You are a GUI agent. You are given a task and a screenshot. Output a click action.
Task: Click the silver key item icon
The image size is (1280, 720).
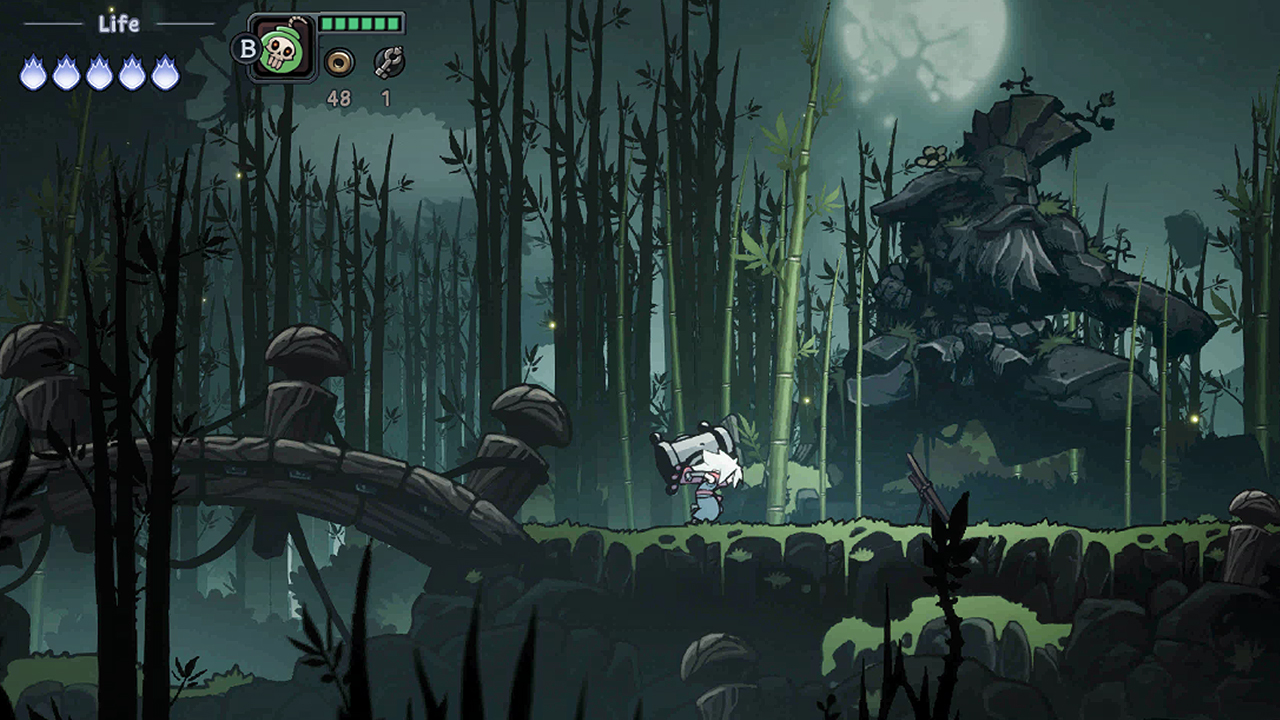click(x=388, y=63)
